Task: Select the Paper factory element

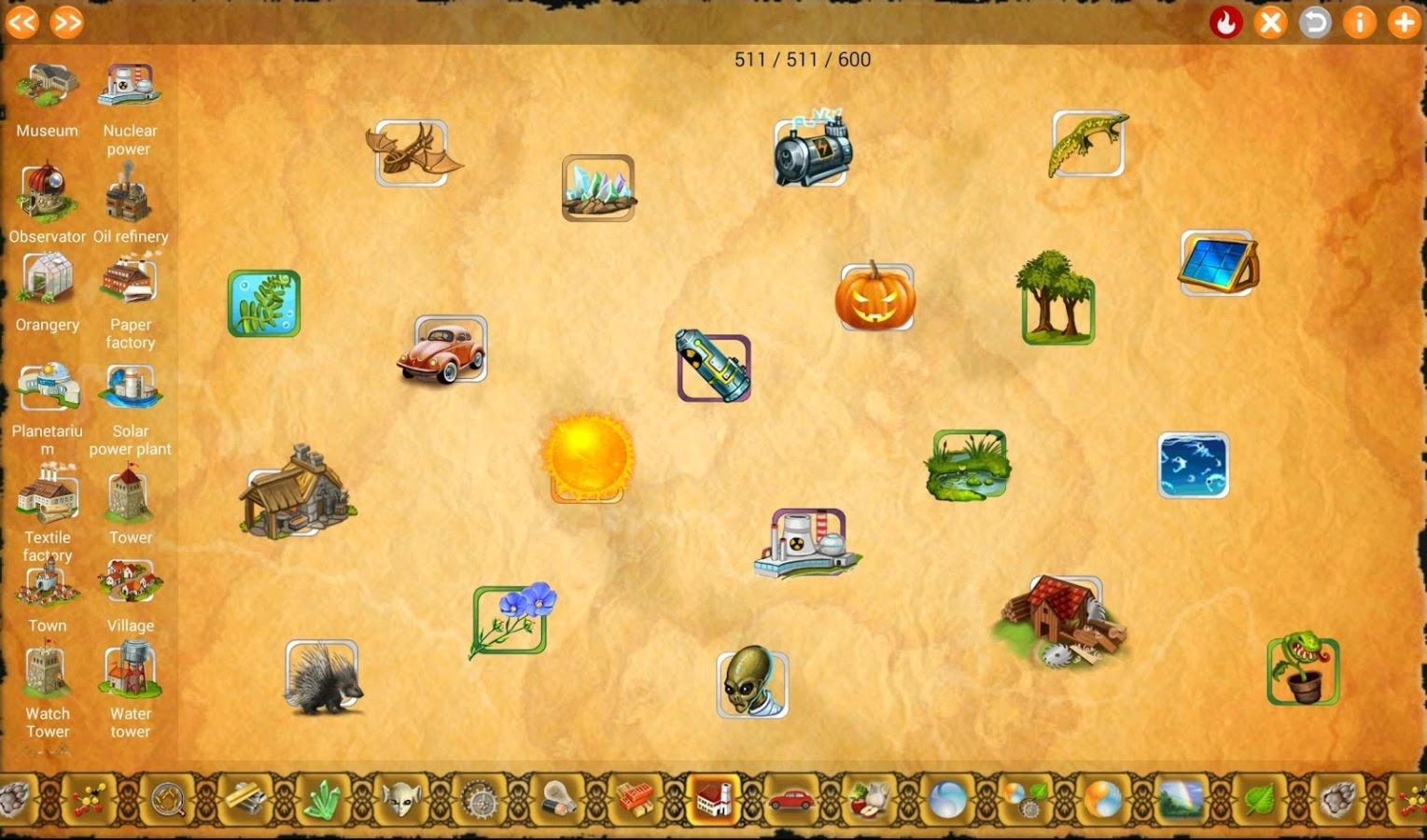Action: (x=130, y=299)
